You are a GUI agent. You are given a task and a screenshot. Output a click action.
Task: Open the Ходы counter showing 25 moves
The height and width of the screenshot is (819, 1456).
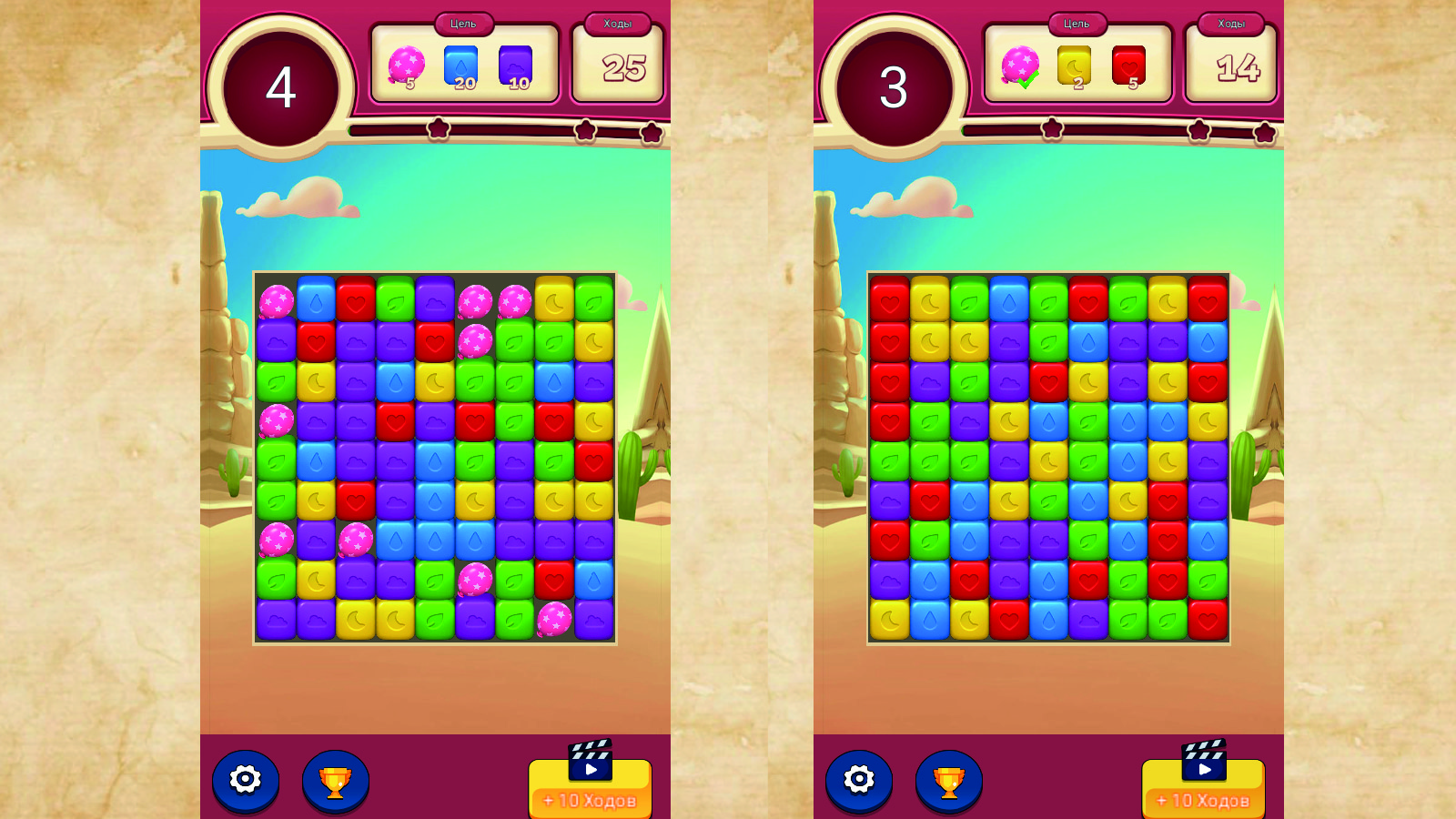pos(619,66)
